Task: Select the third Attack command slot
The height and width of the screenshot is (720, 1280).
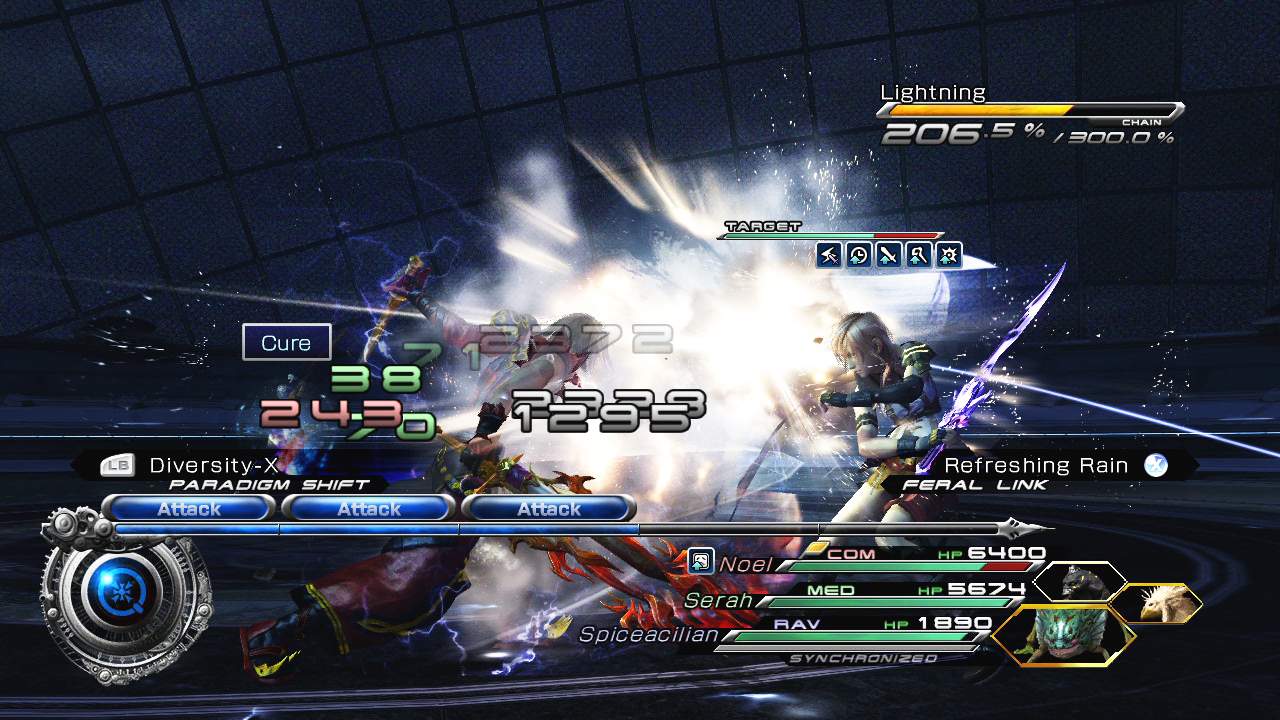Action: pos(550,508)
